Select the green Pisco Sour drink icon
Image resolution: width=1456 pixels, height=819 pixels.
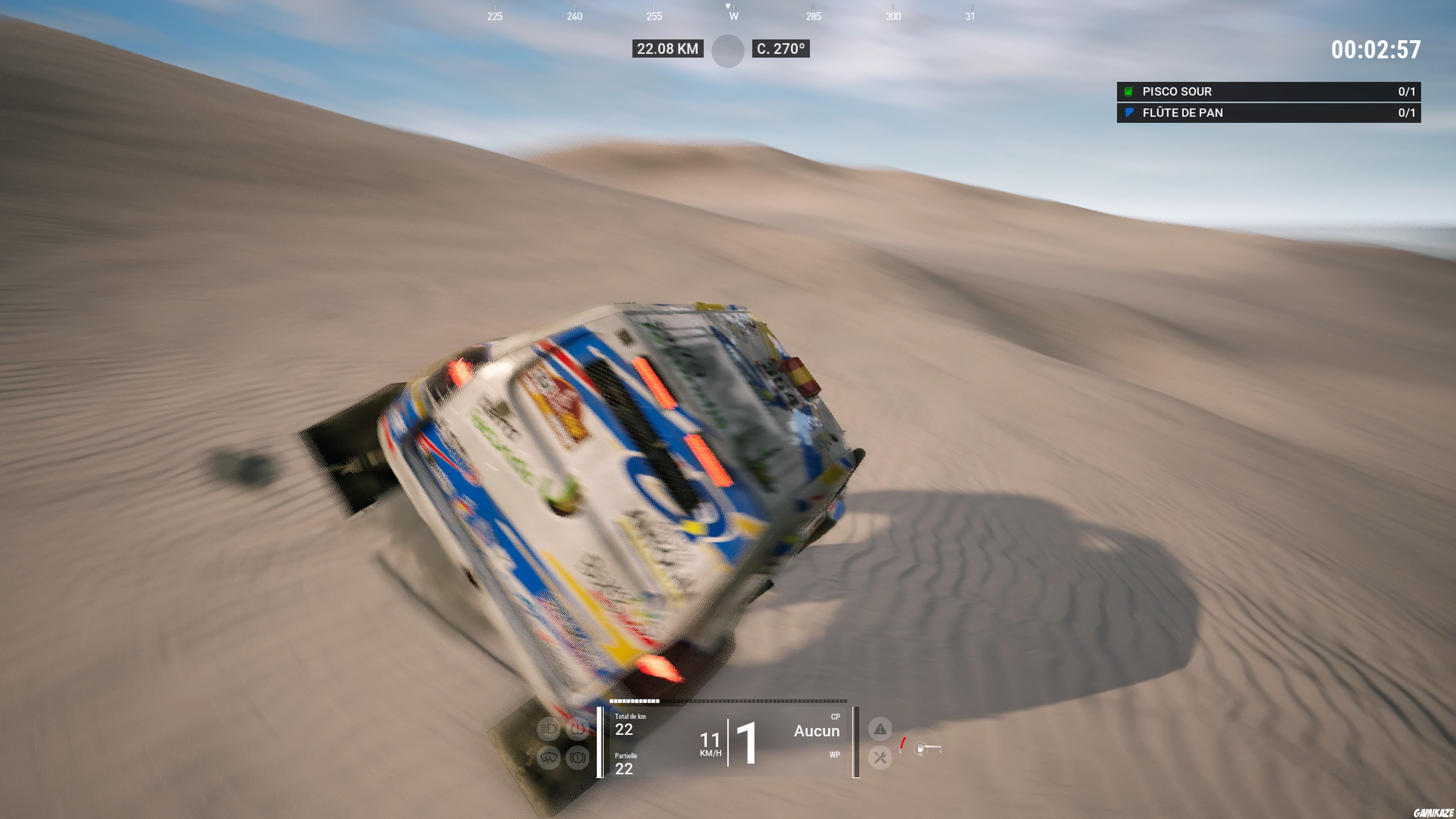pyautogui.click(x=1128, y=91)
